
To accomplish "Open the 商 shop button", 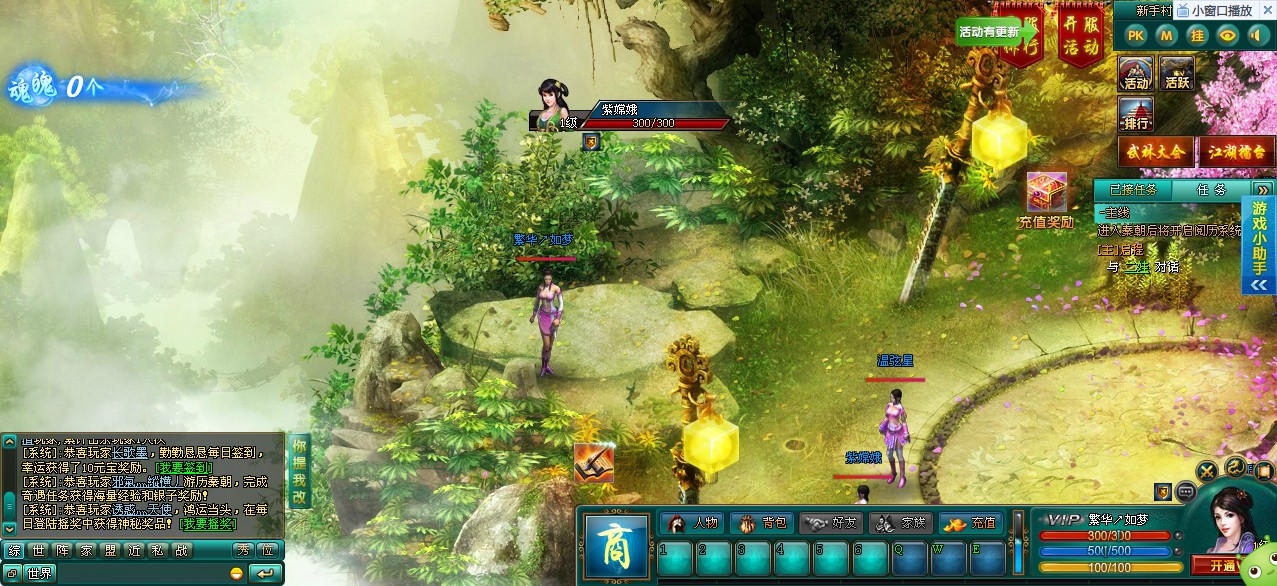I will click(615, 545).
